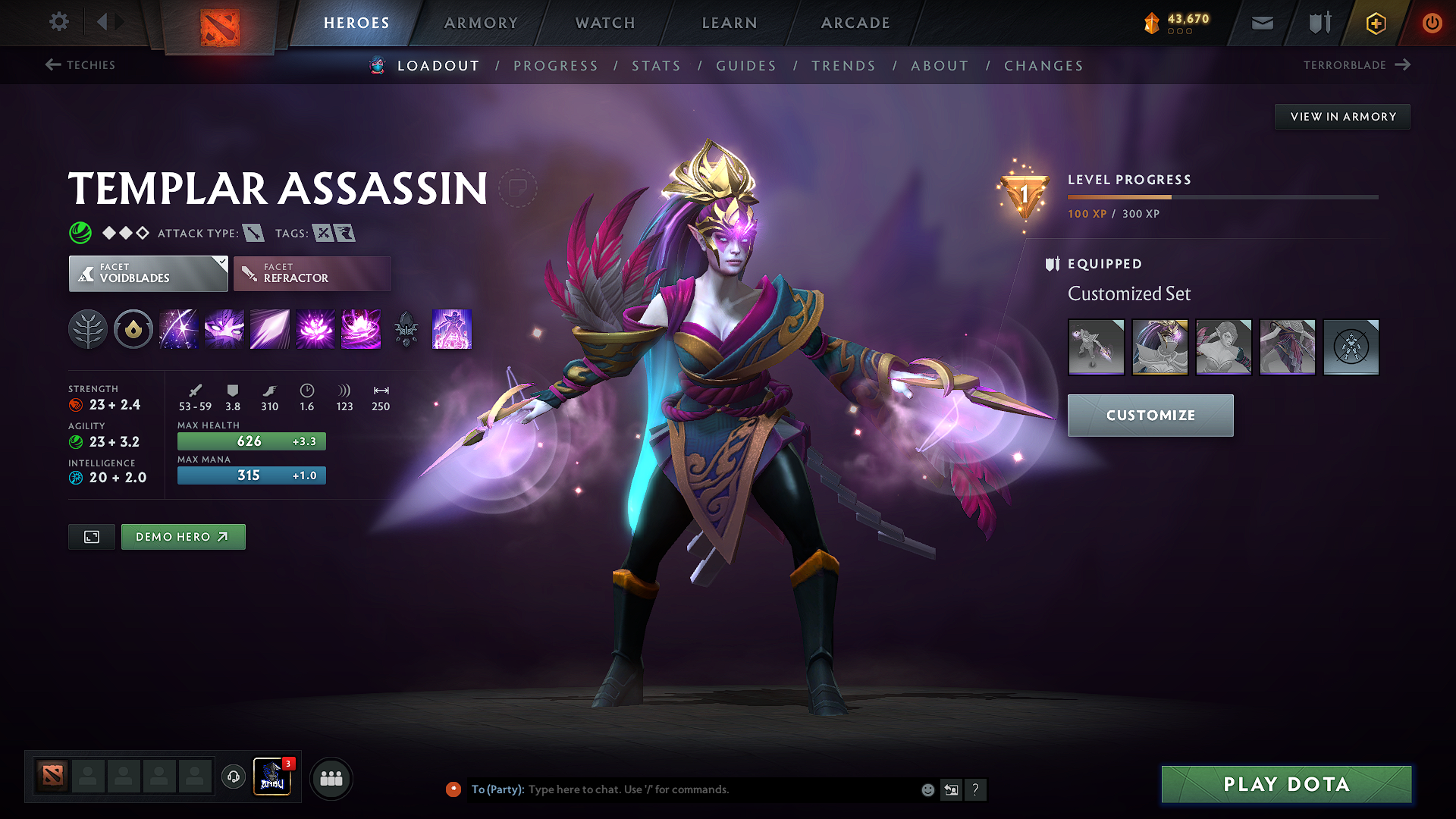Open the settings gear

pos(58,22)
